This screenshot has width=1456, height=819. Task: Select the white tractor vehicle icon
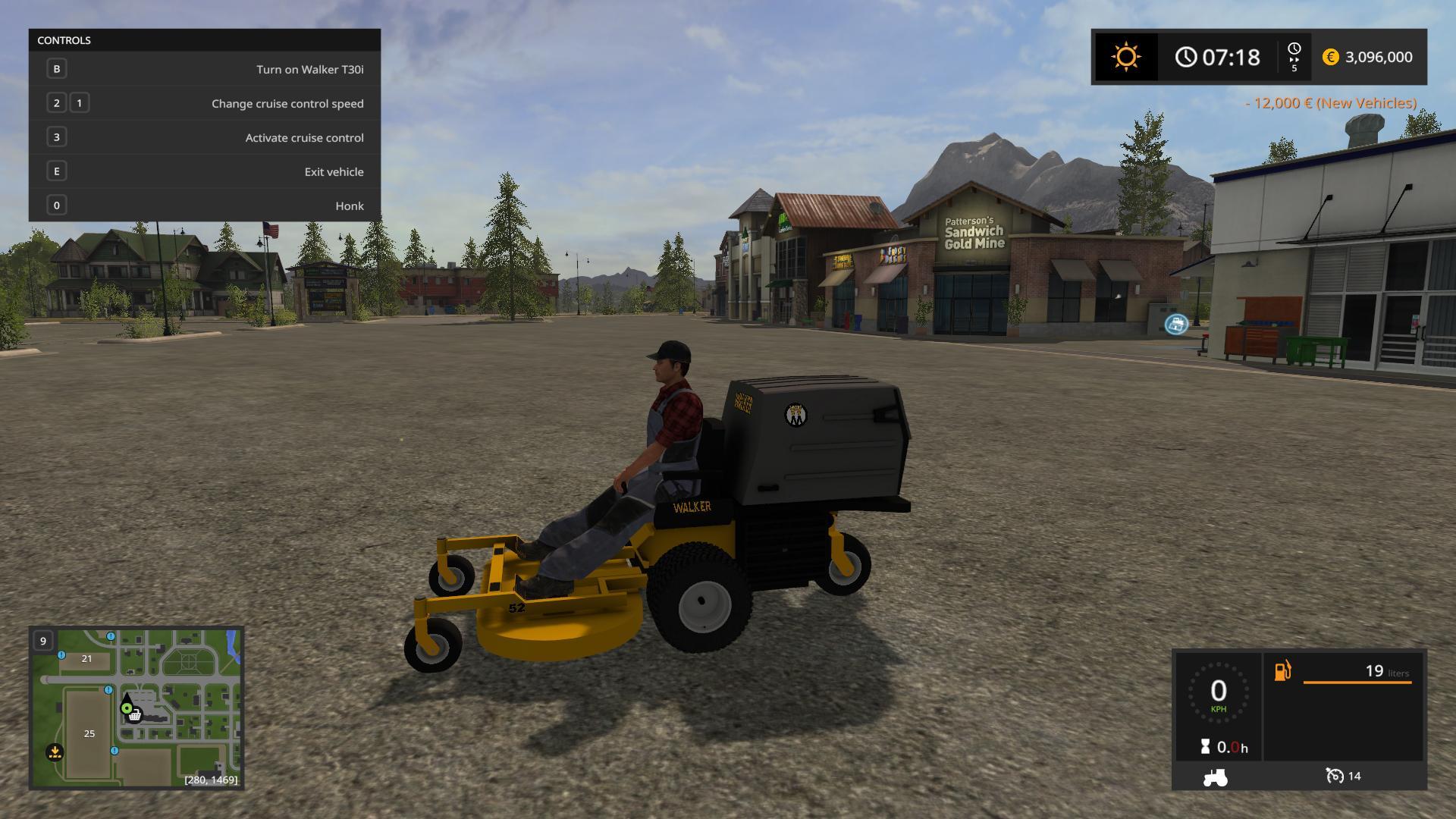(x=1215, y=777)
